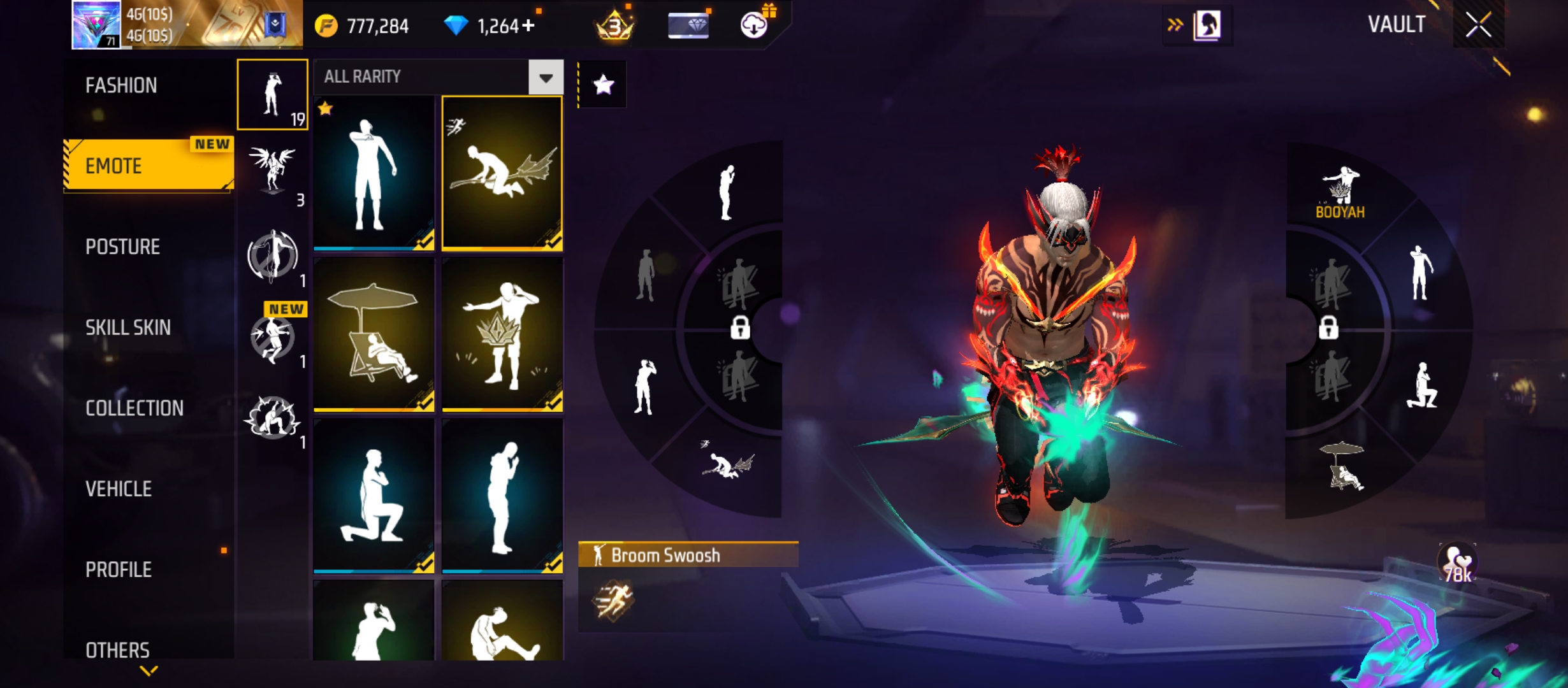This screenshot has height=688, width=1568.
Task: Click the locked padlock on left wheel
Action: [740, 328]
